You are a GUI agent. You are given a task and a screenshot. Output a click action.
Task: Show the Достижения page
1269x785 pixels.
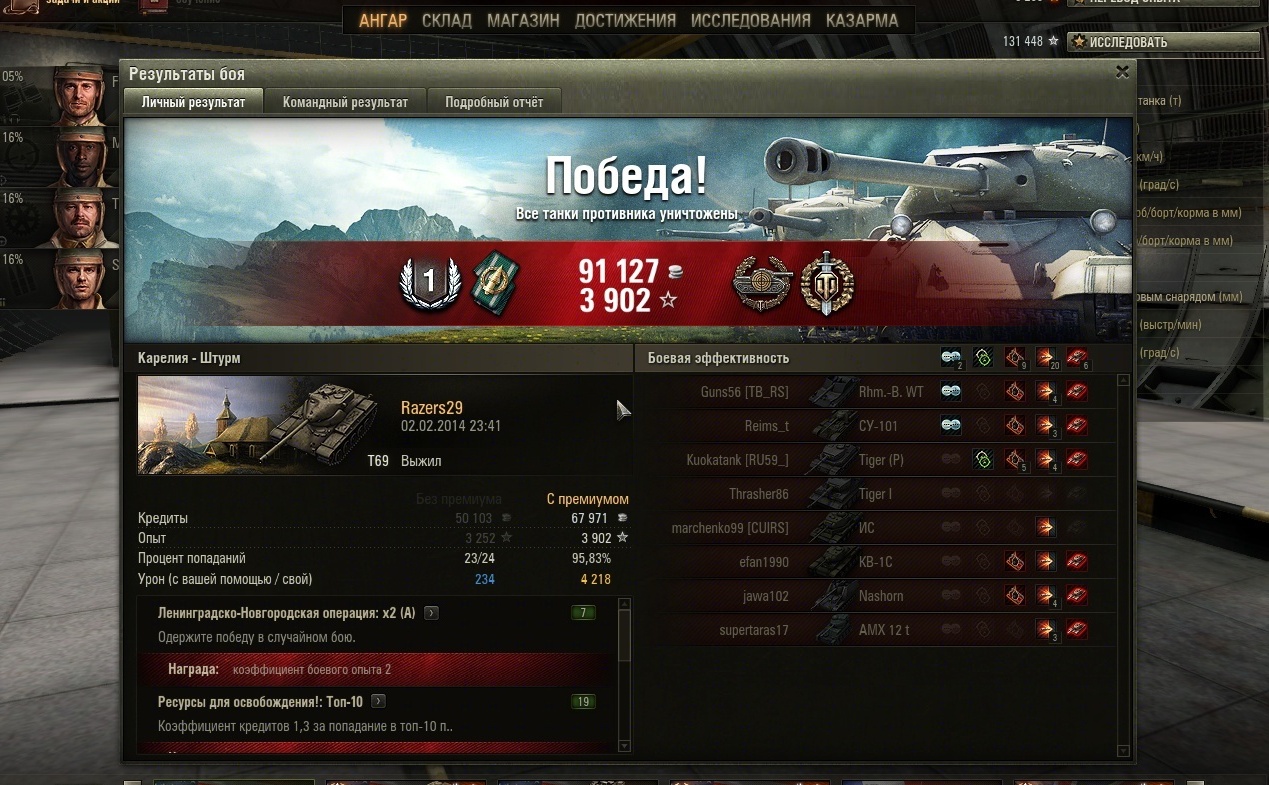pyautogui.click(x=625, y=20)
